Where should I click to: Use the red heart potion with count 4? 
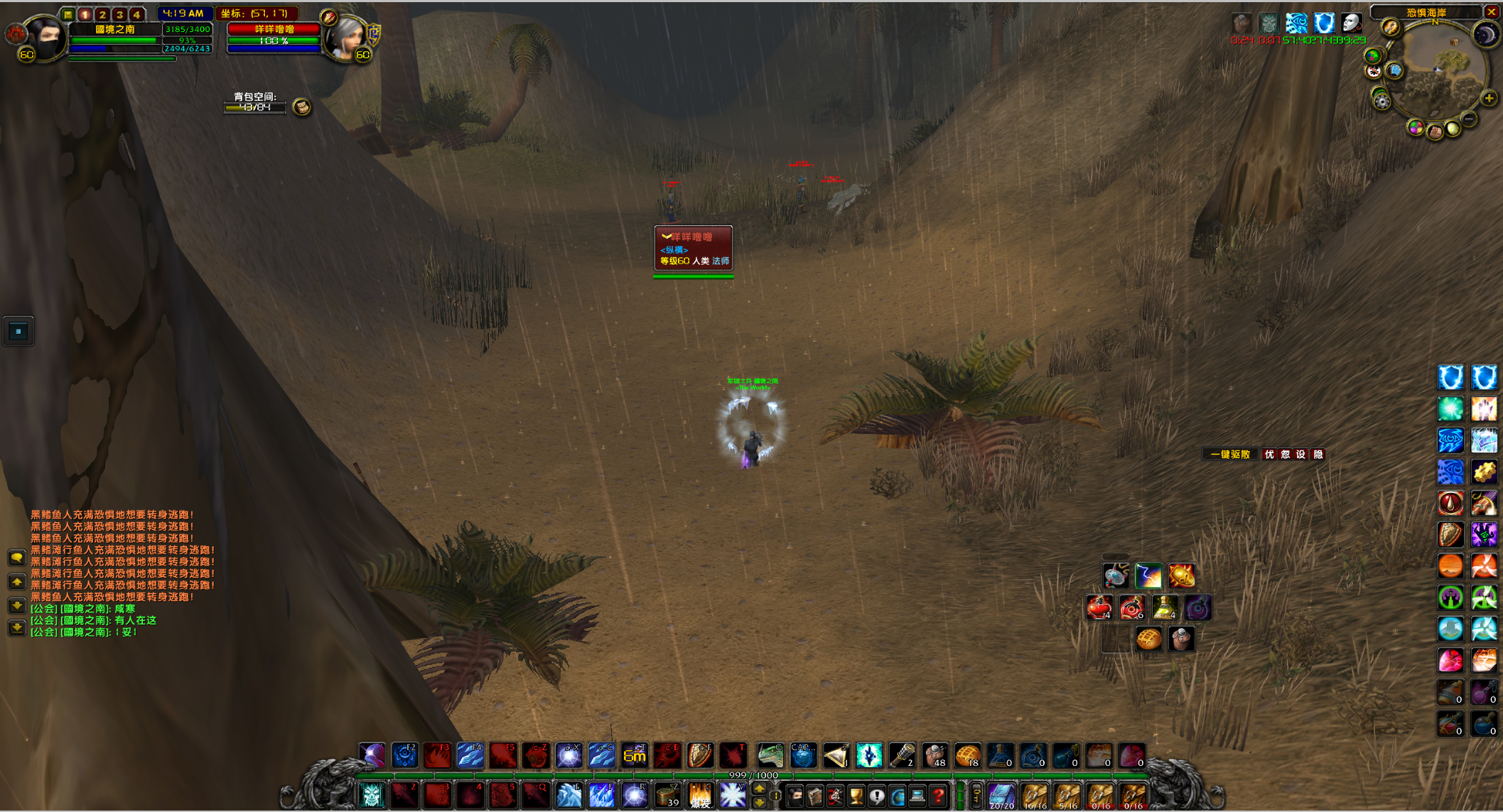coord(1099,608)
